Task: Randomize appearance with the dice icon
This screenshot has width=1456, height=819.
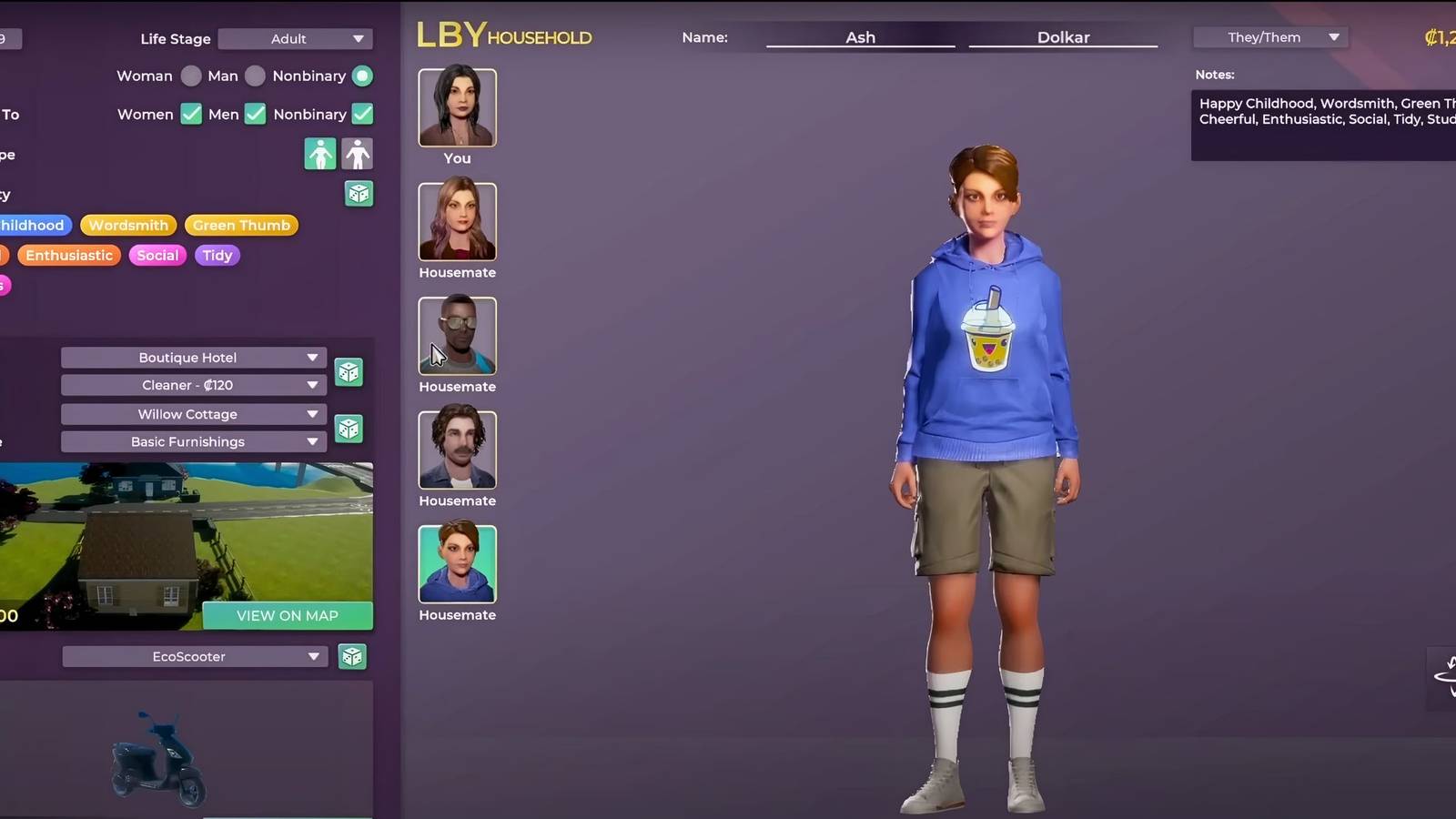Action: tap(359, 194)
